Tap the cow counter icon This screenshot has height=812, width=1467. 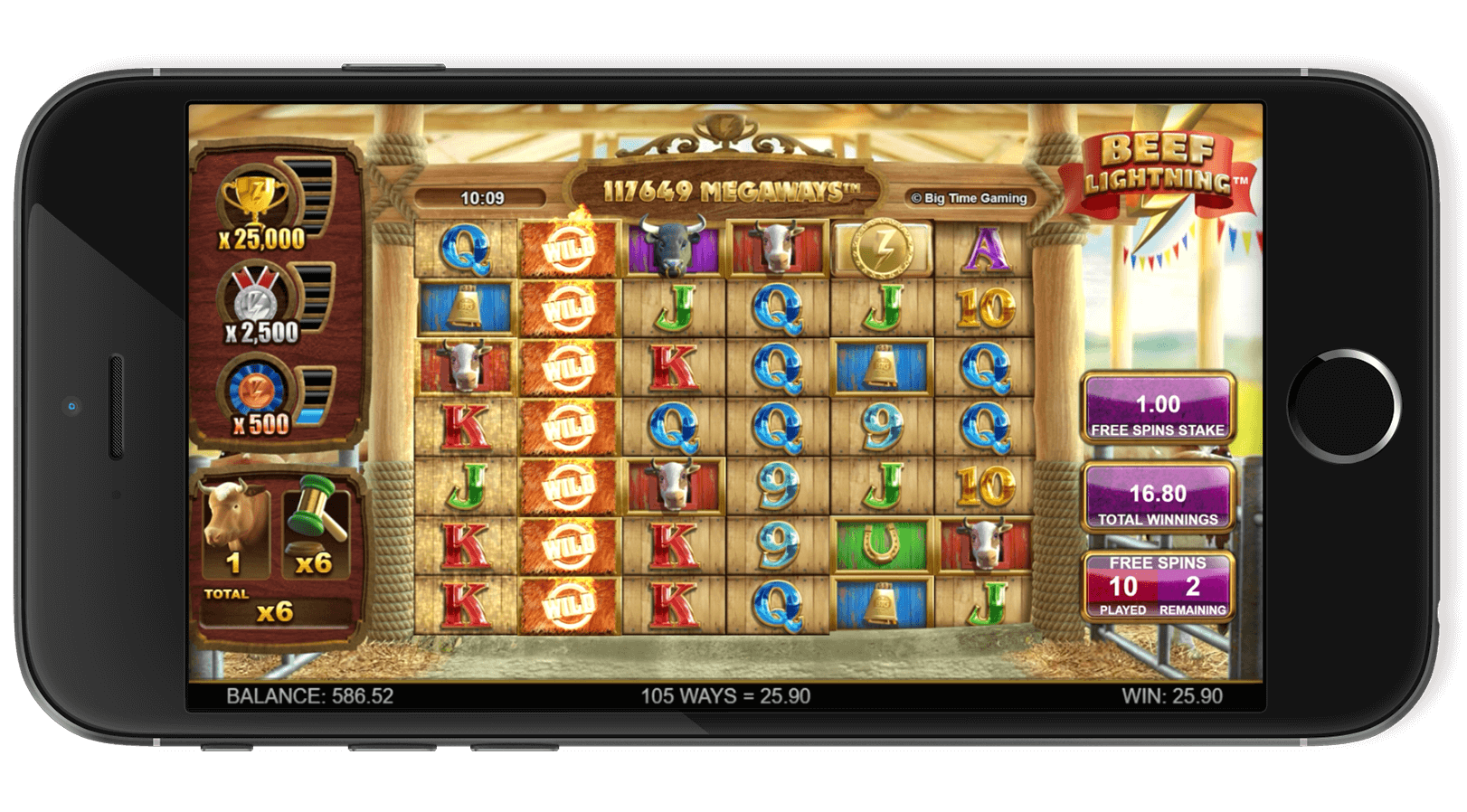pos(234,523)
